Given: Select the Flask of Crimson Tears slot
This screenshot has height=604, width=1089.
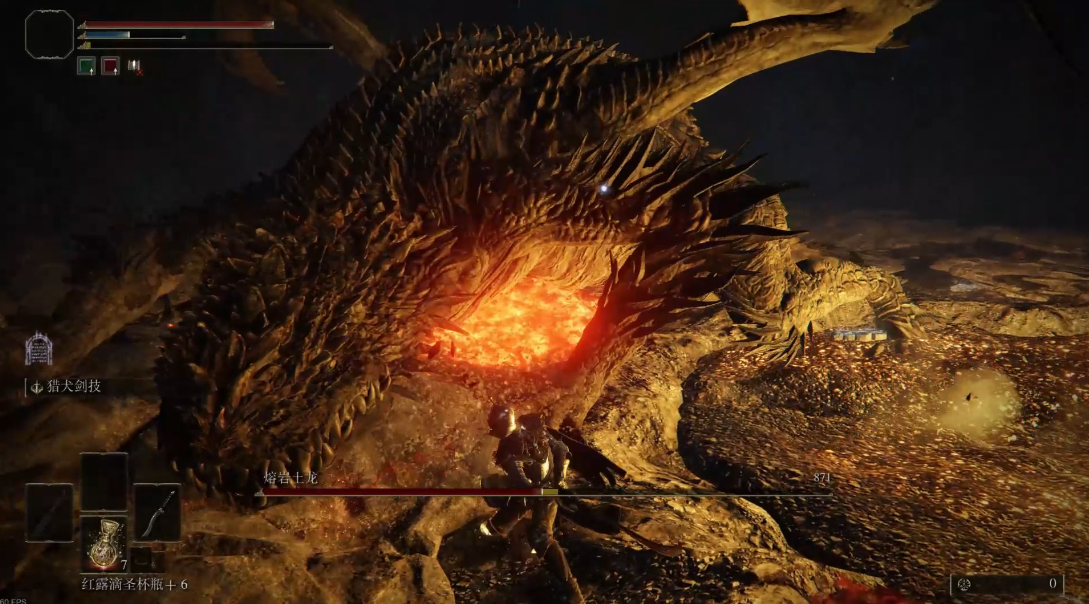Looking at the screenshot, I should (x=103, y=544).
